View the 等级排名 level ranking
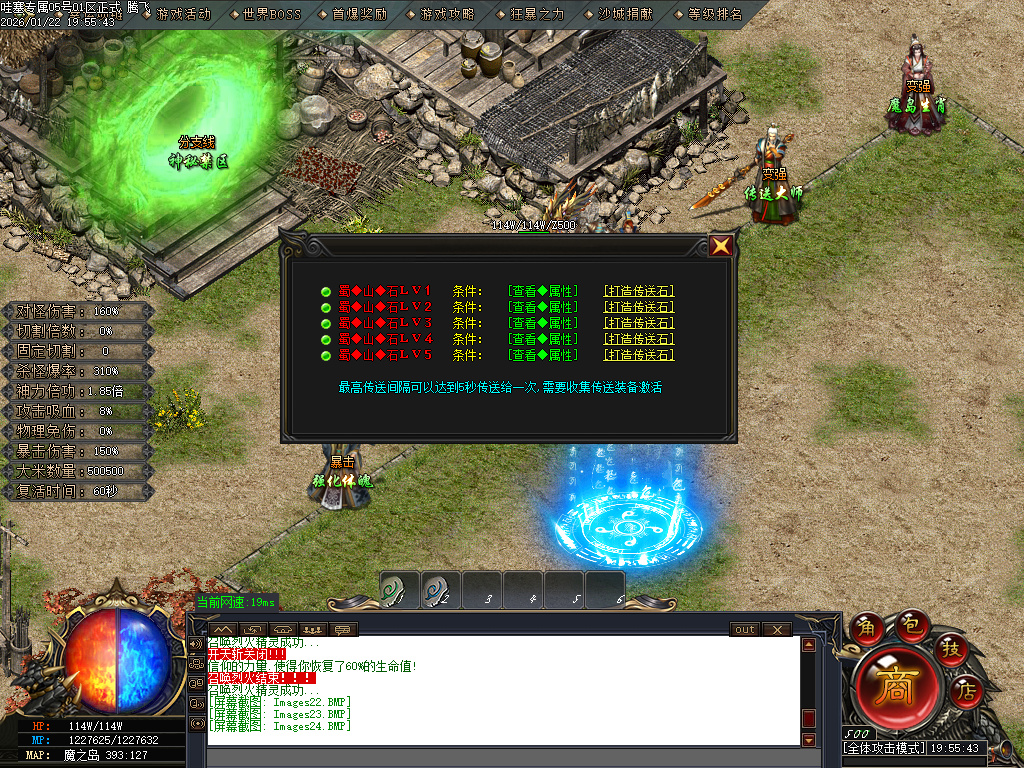Viewport: 1024px width, 768px height. 709,14
